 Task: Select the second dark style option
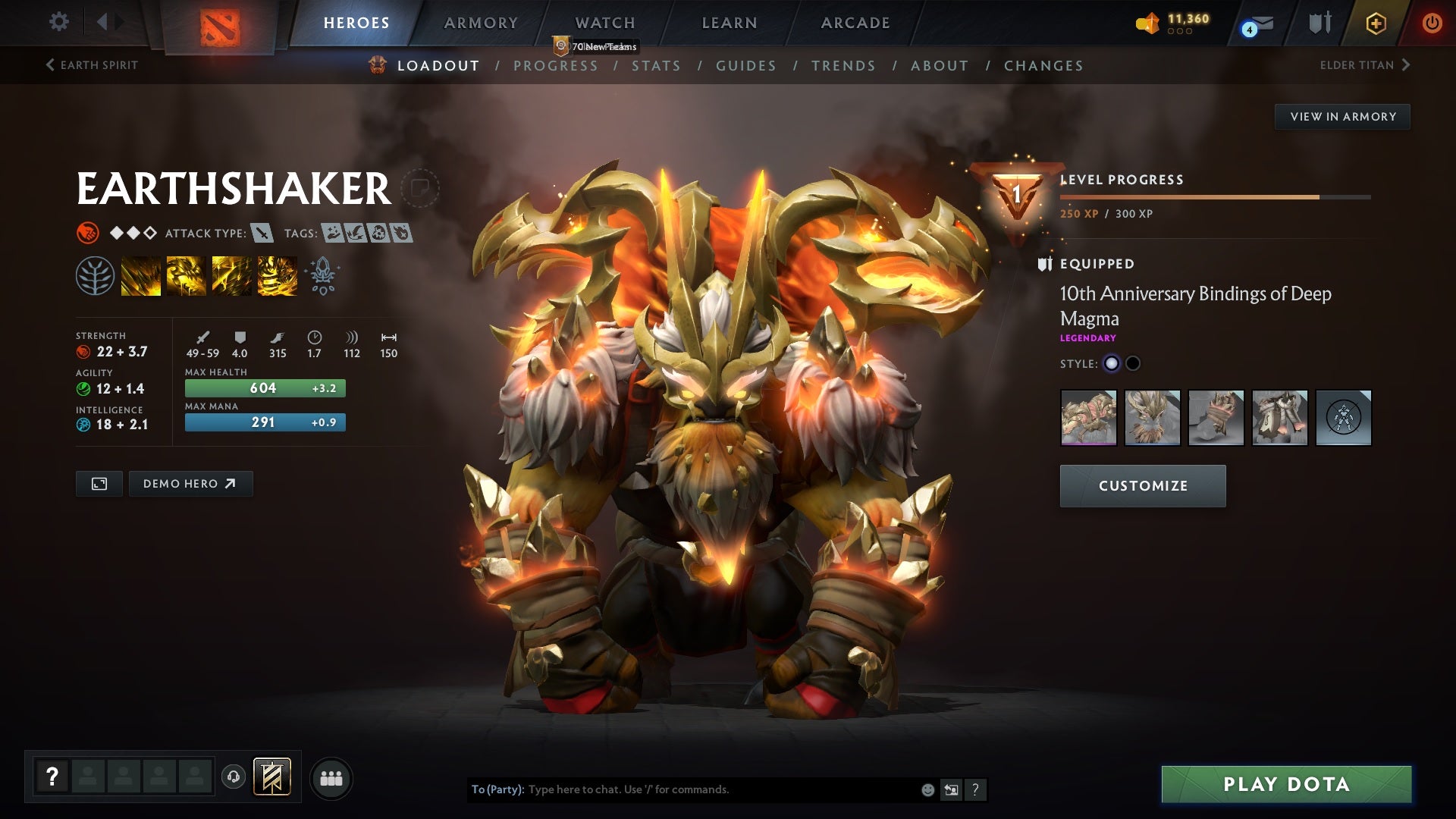point(1133,363)
